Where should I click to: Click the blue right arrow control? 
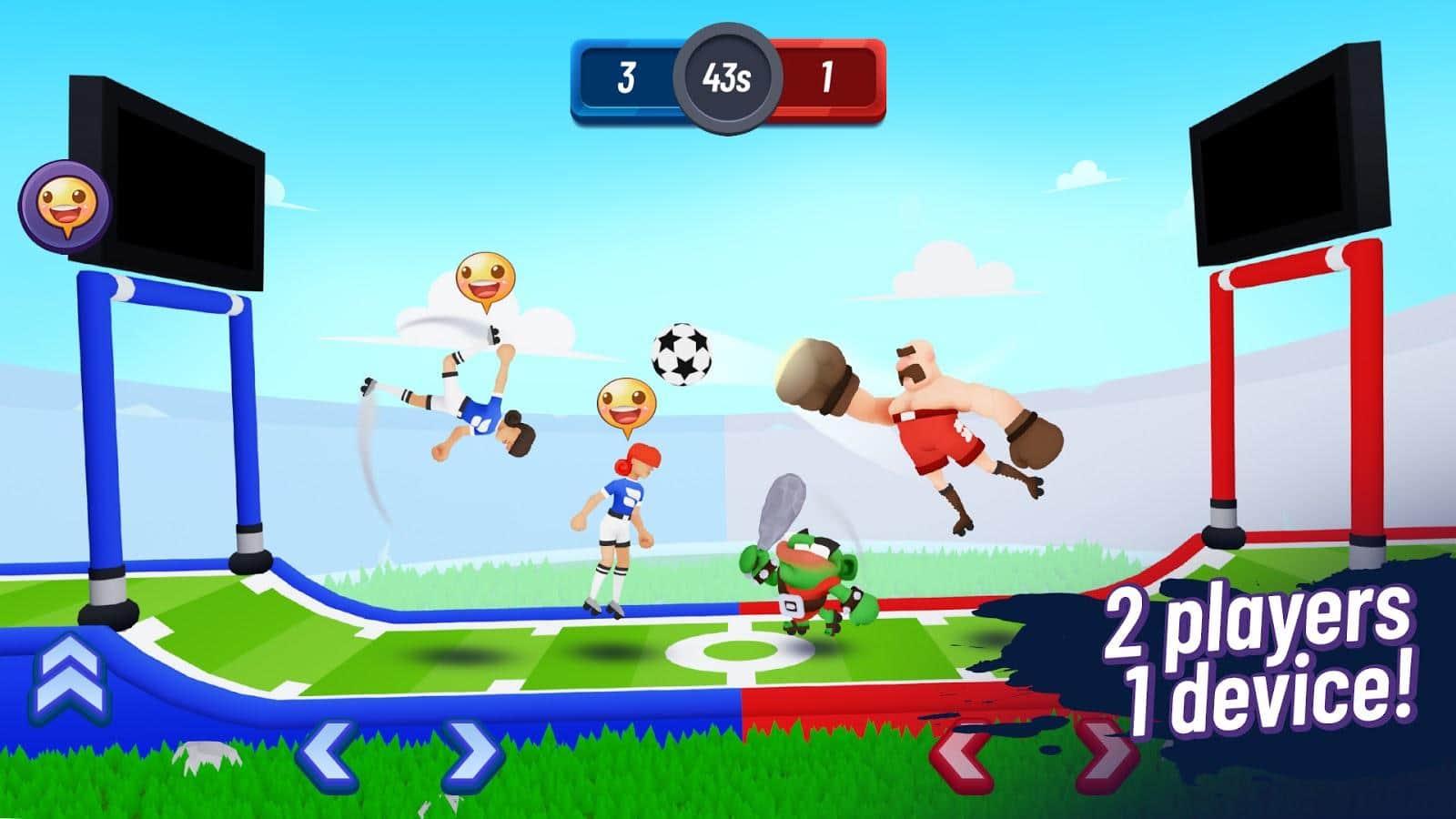point(470,753)
